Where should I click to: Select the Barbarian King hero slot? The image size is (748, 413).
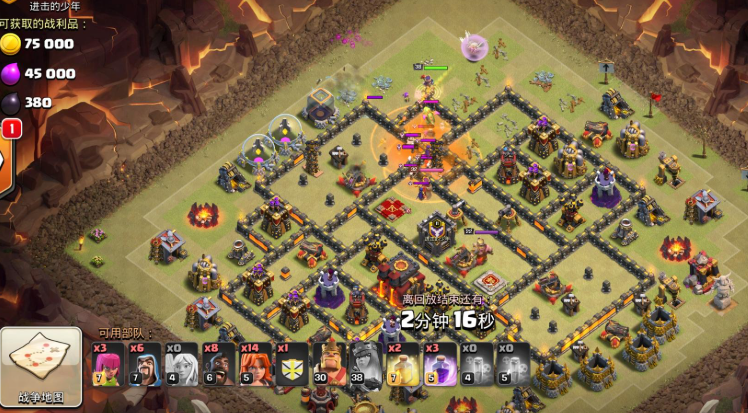pyautogui.click(x=329, y=364)
